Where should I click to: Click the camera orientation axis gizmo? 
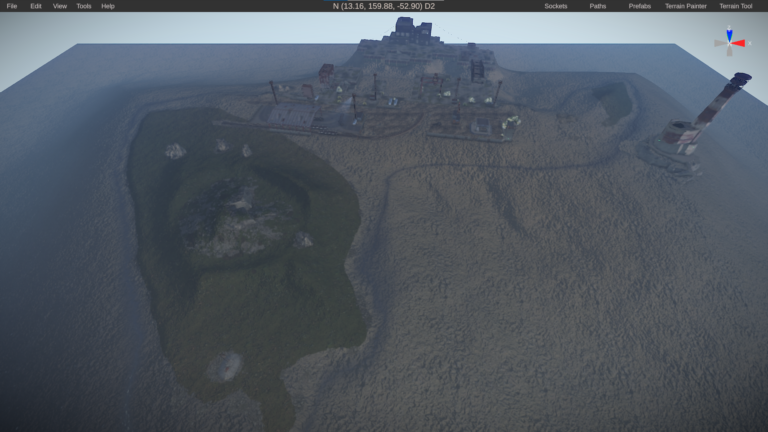(x=731, y=41)
